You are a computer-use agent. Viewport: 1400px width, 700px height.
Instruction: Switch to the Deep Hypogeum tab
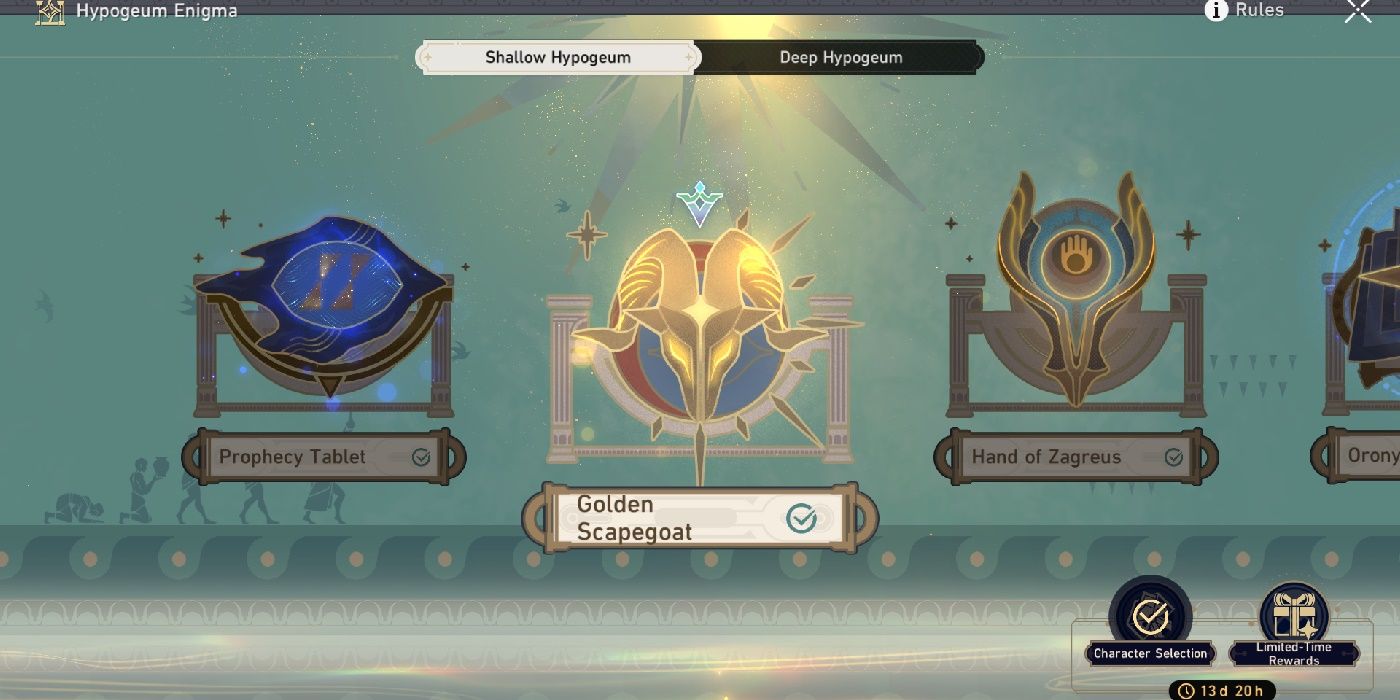click(840, 57)
